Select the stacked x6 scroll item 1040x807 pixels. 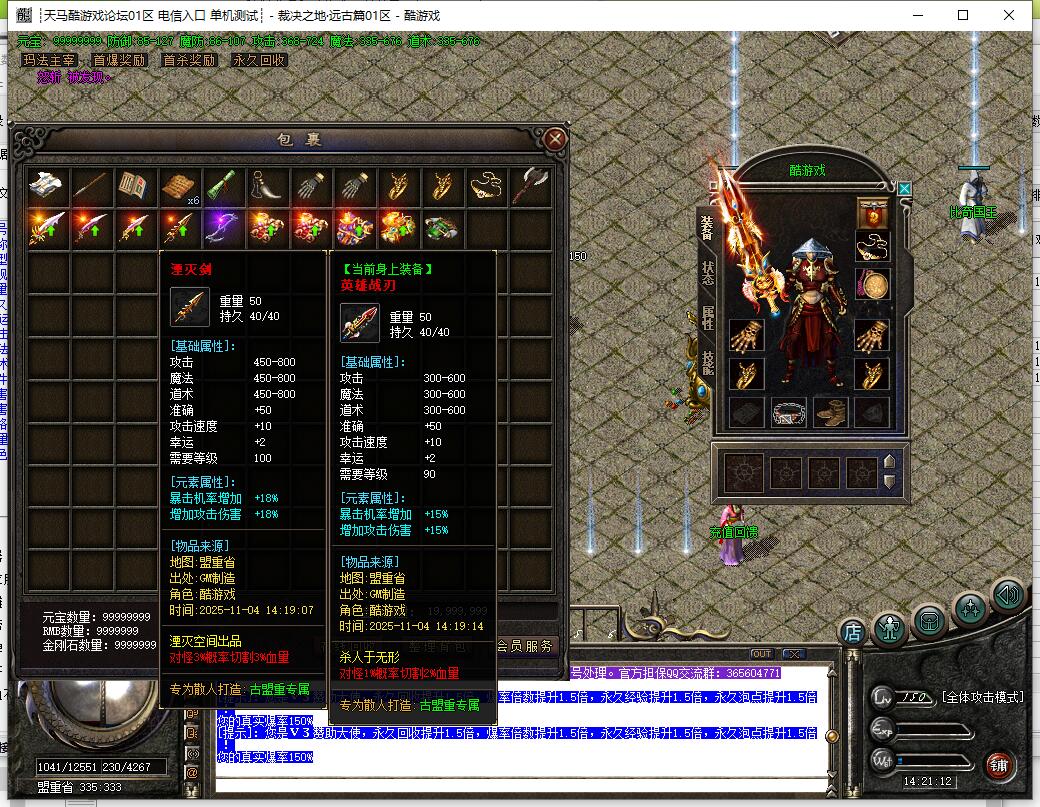click(180, 186)
